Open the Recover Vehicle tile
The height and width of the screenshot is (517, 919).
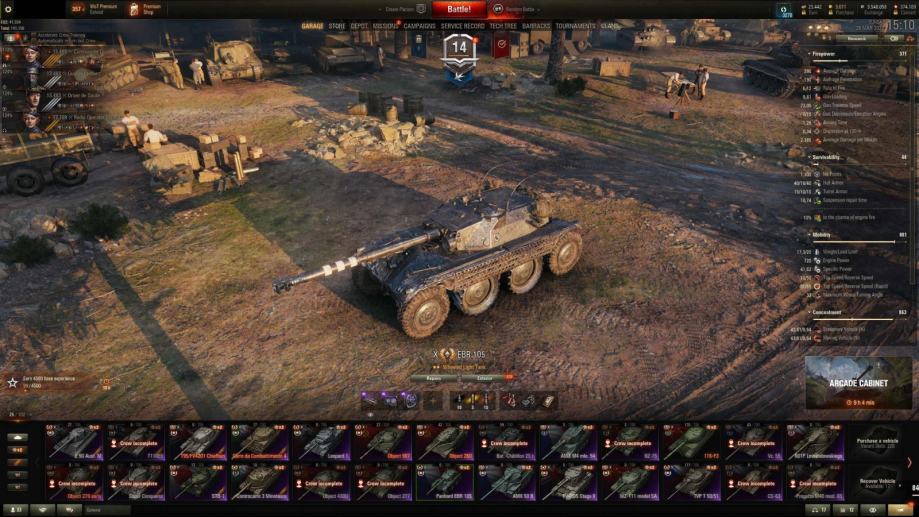point(877,481)
